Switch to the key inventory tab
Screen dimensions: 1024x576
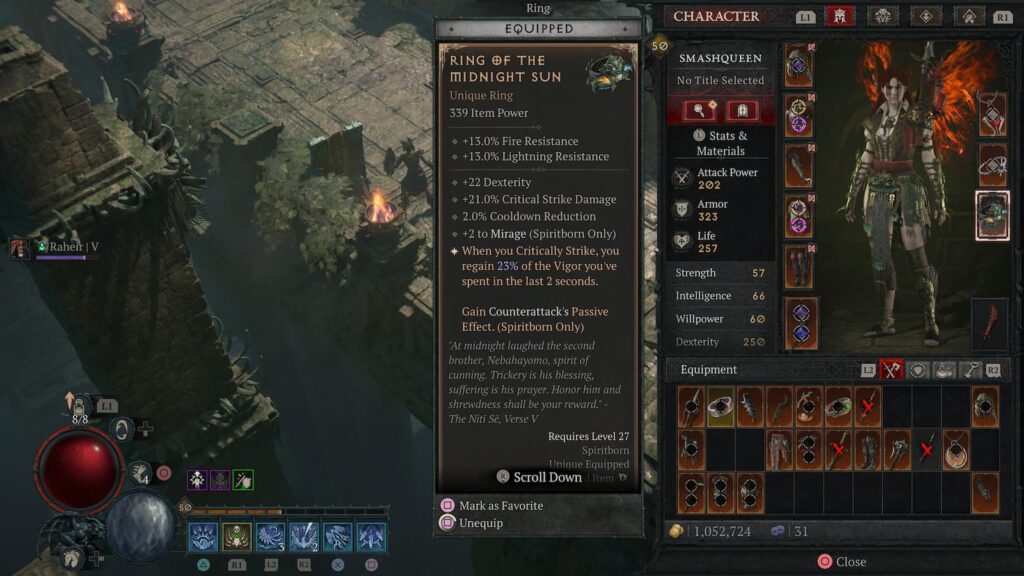pyautogui.click(x=969, y=370)
